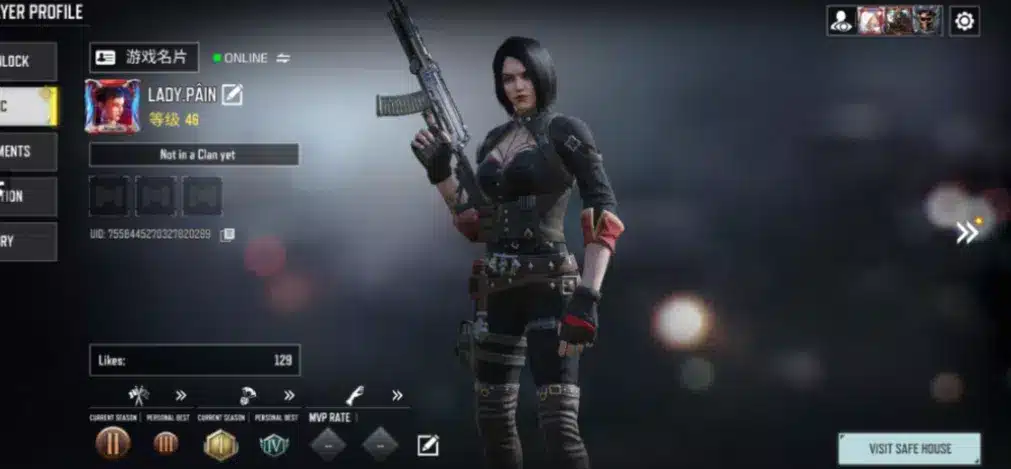
Task: Open the Chinese-labeled game card button
Action: (x=144, y=58)
